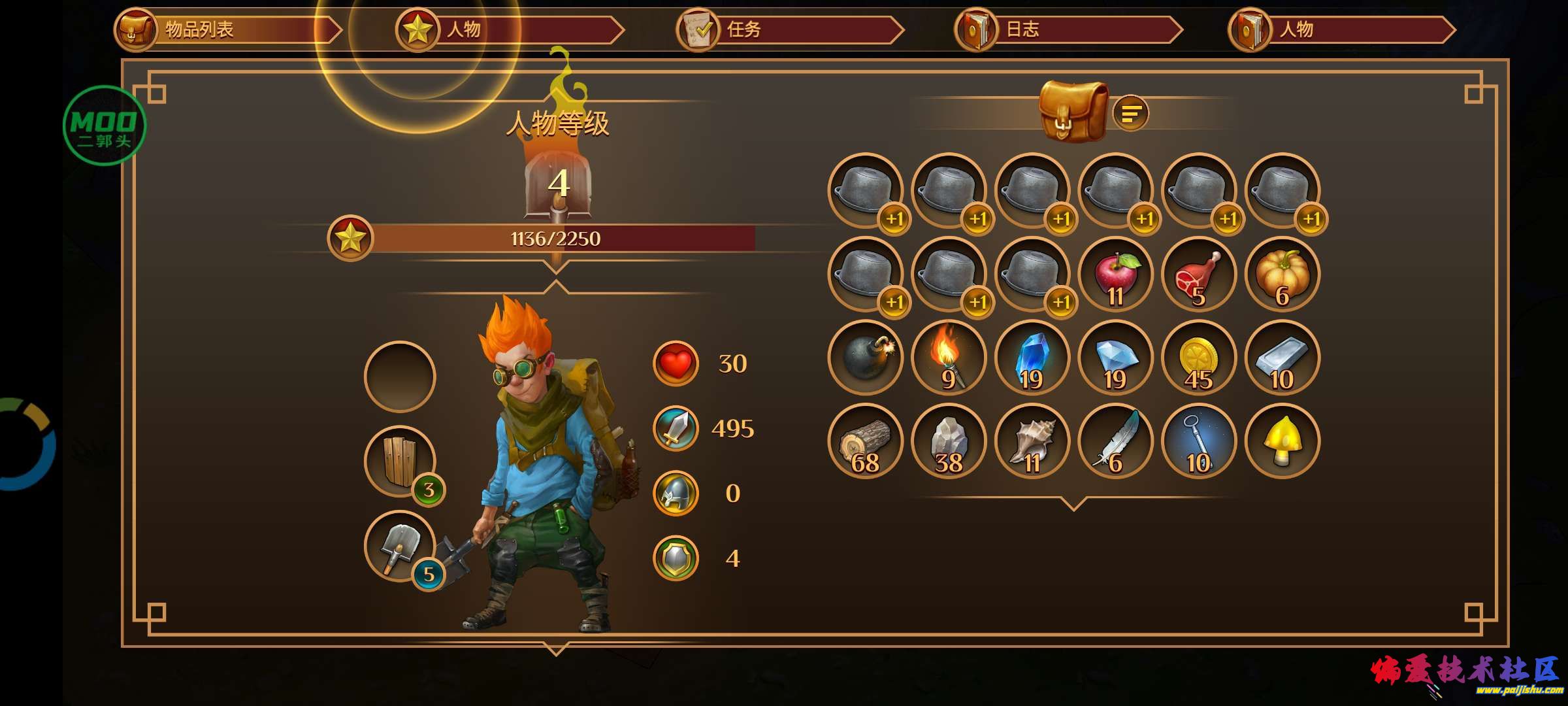Select the equipped shovel slot
Screen dimensions: 1568x706
pyautogui.click(x=400, y=546)
